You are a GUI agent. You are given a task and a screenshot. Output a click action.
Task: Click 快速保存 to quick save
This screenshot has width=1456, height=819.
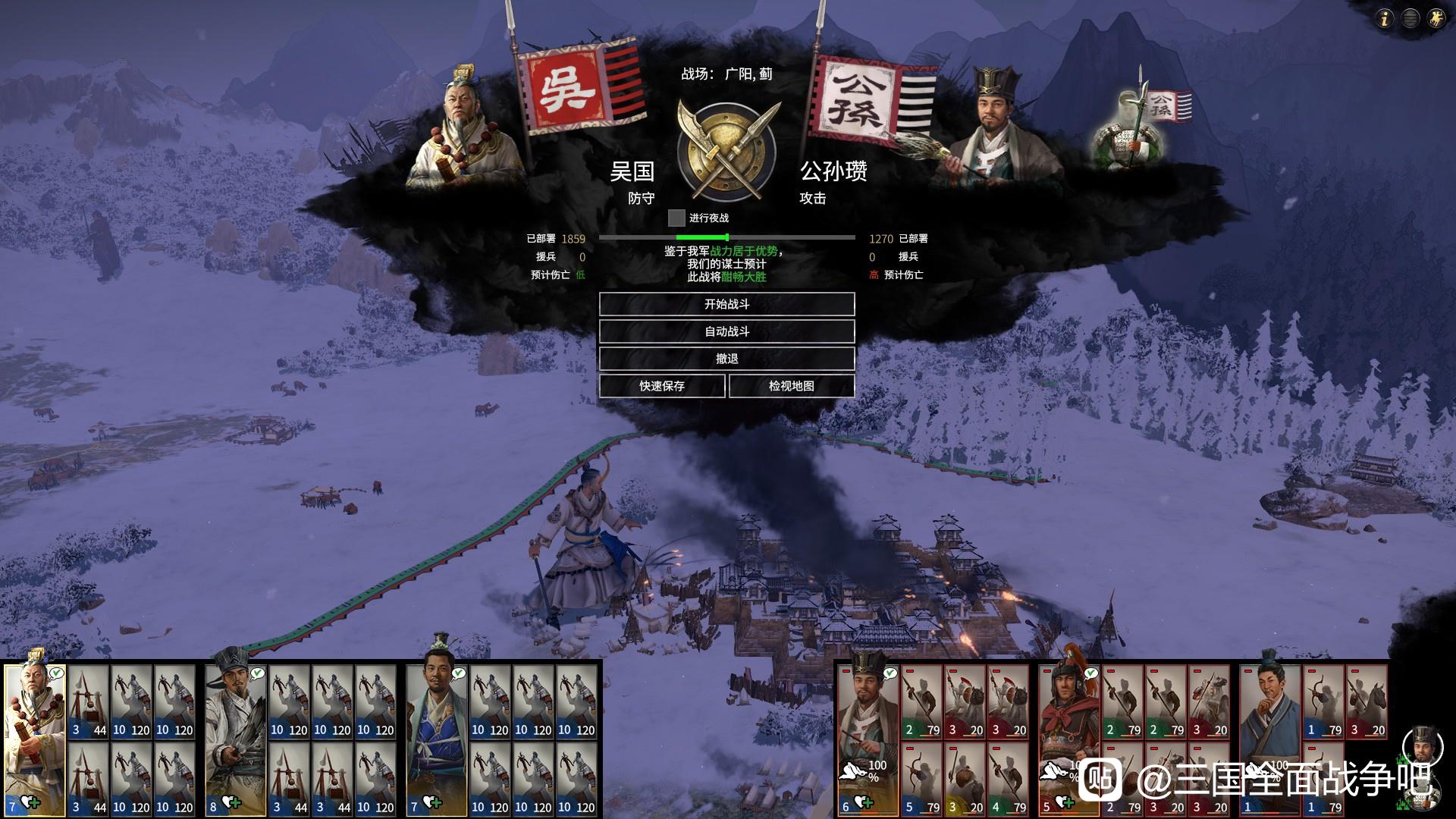(x=661, y=386)
